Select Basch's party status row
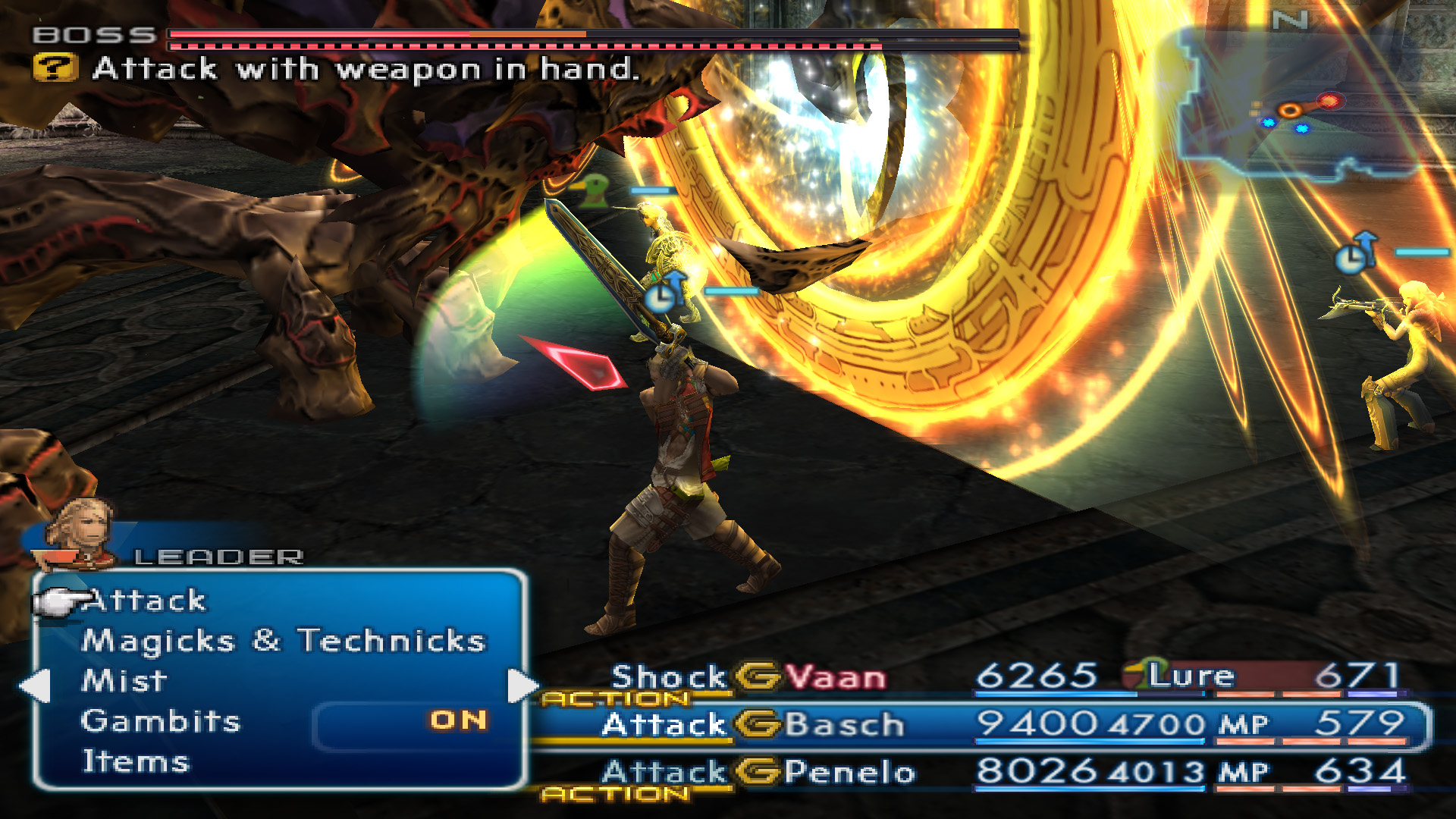Viewport: 1456px width, 819px height. tap(978, 725)
